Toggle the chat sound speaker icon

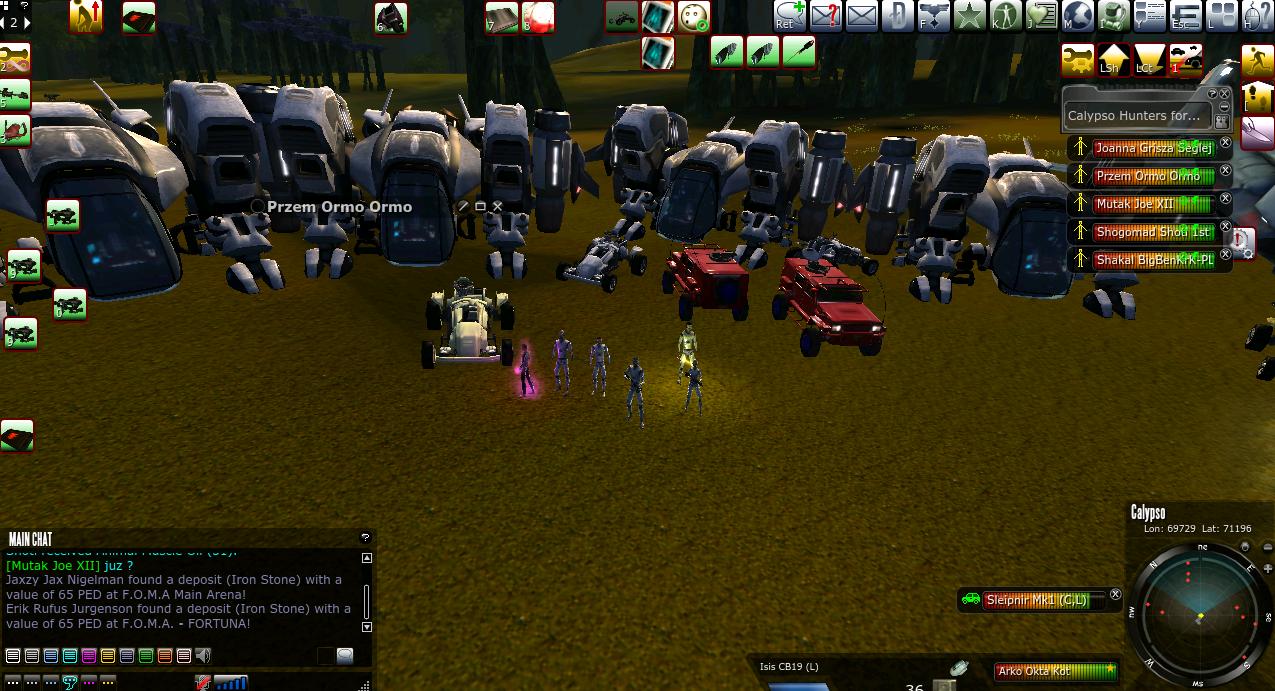[x=203, y=656]
